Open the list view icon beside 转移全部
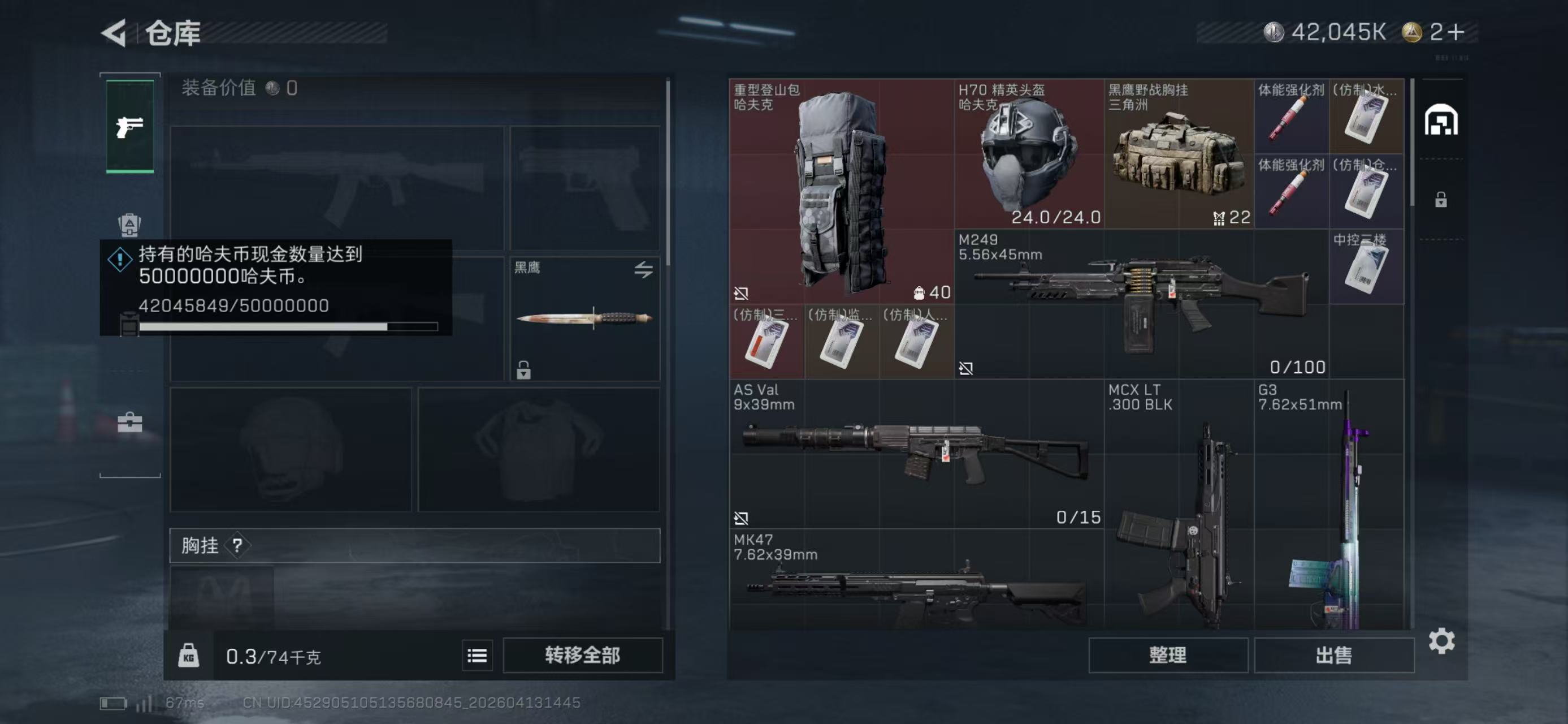 point(477,655)
